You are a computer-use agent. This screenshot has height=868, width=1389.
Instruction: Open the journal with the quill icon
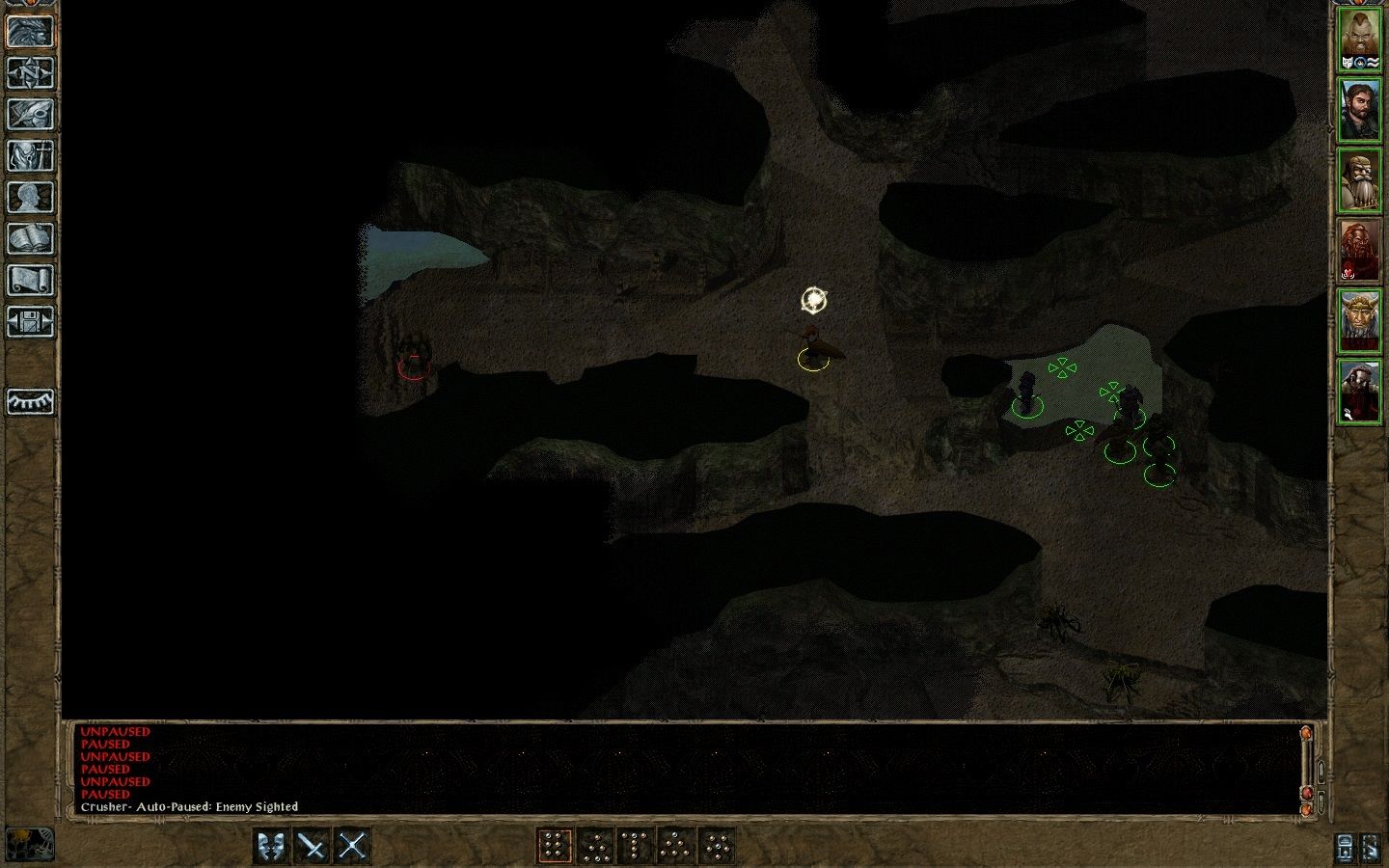(x=30, y=114)
